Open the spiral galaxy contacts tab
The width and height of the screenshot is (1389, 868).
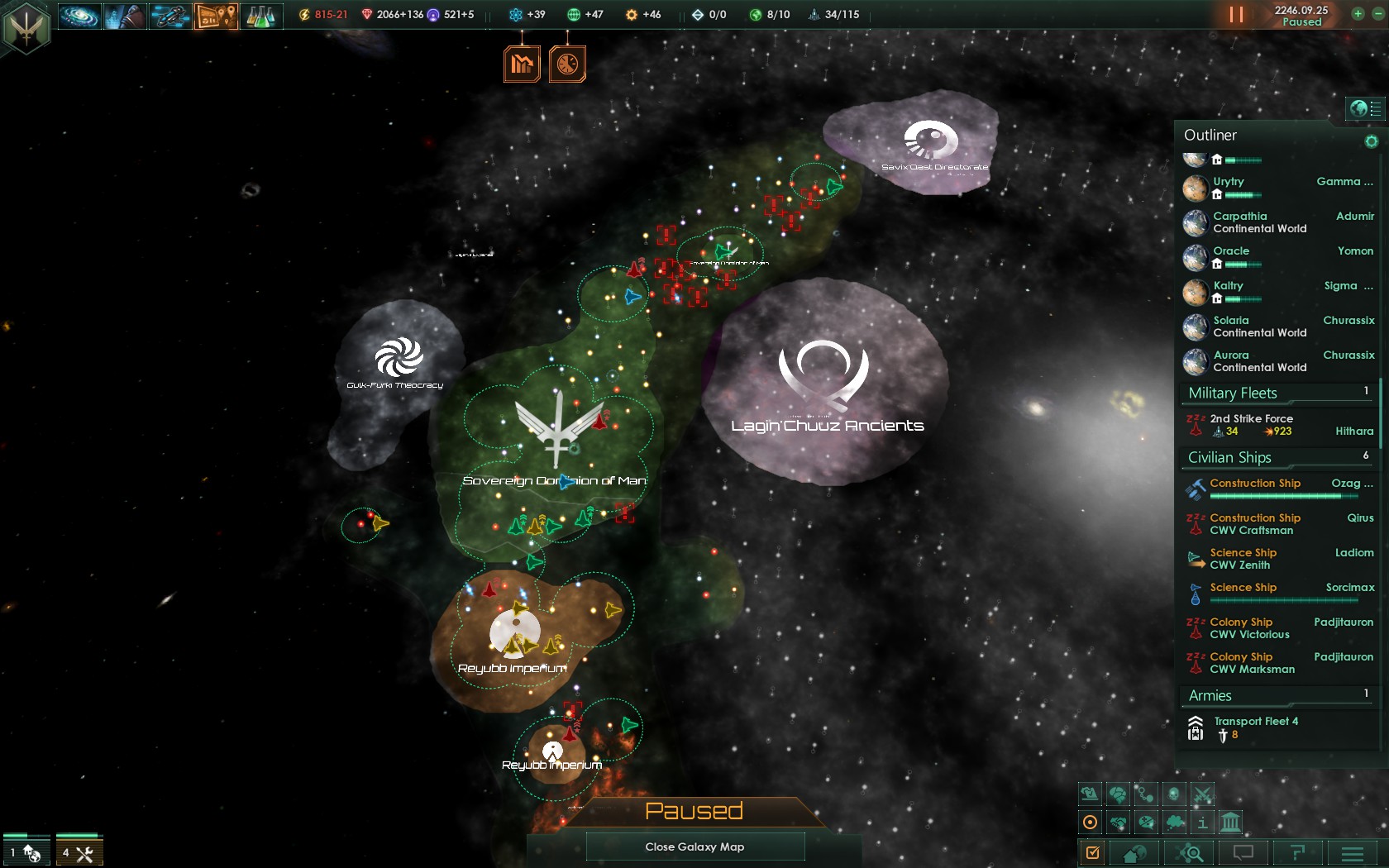point(79,15)
